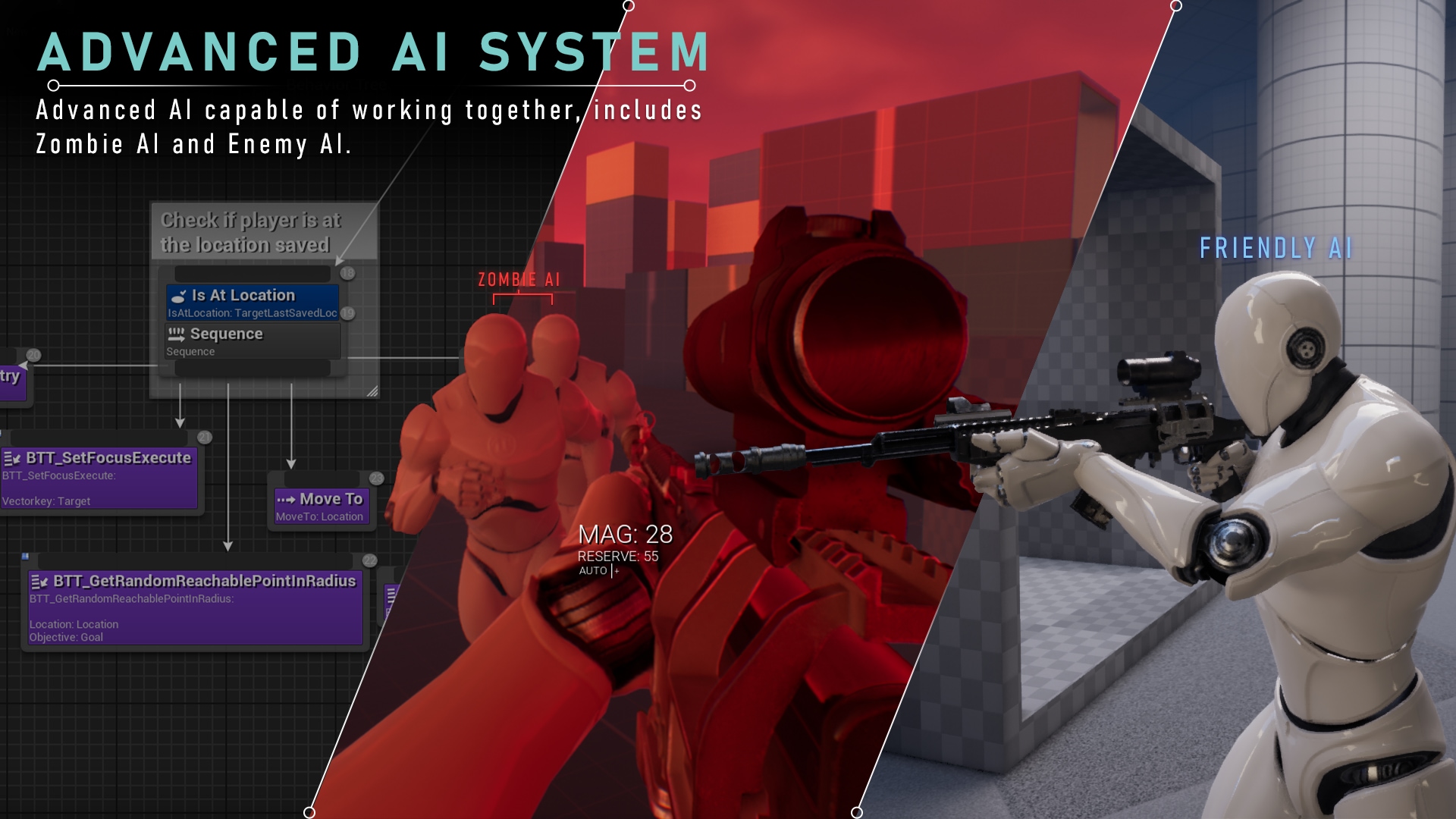Click the node index badge numbered 23
Viewport: 1456px width, 819px height.
click(376, 478)
